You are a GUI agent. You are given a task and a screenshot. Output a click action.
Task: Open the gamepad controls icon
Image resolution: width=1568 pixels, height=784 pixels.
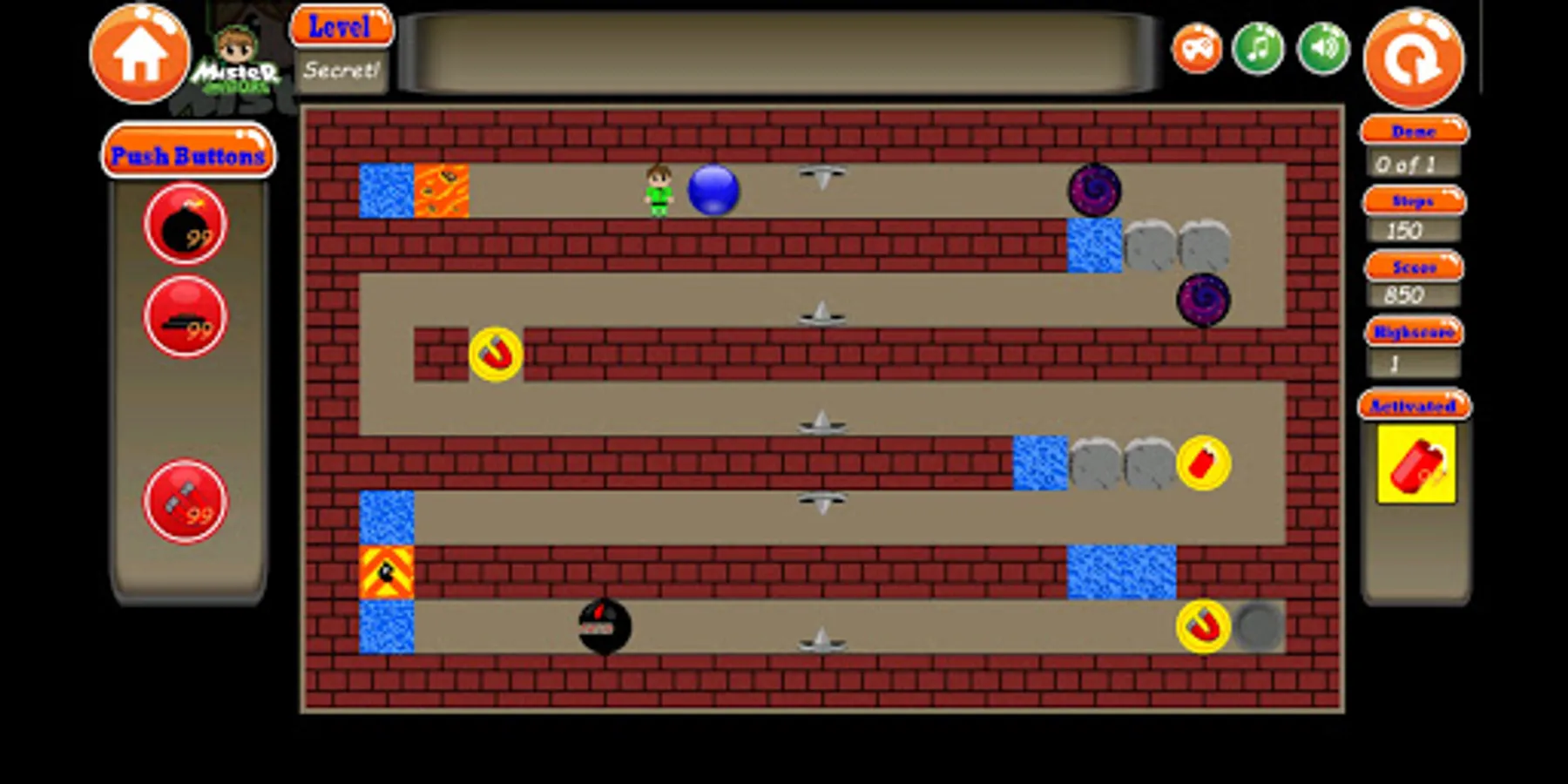pos(1197,48)
